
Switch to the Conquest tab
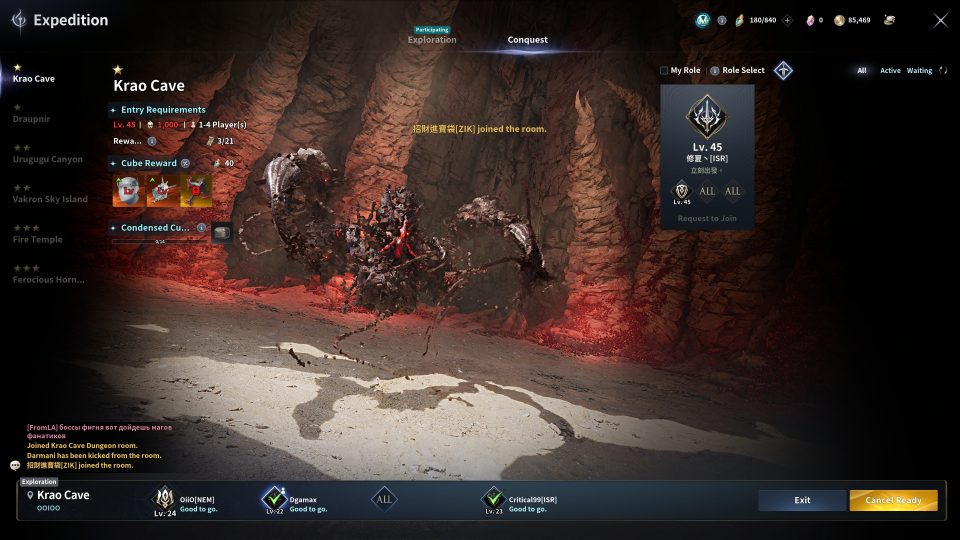(527, 40)
